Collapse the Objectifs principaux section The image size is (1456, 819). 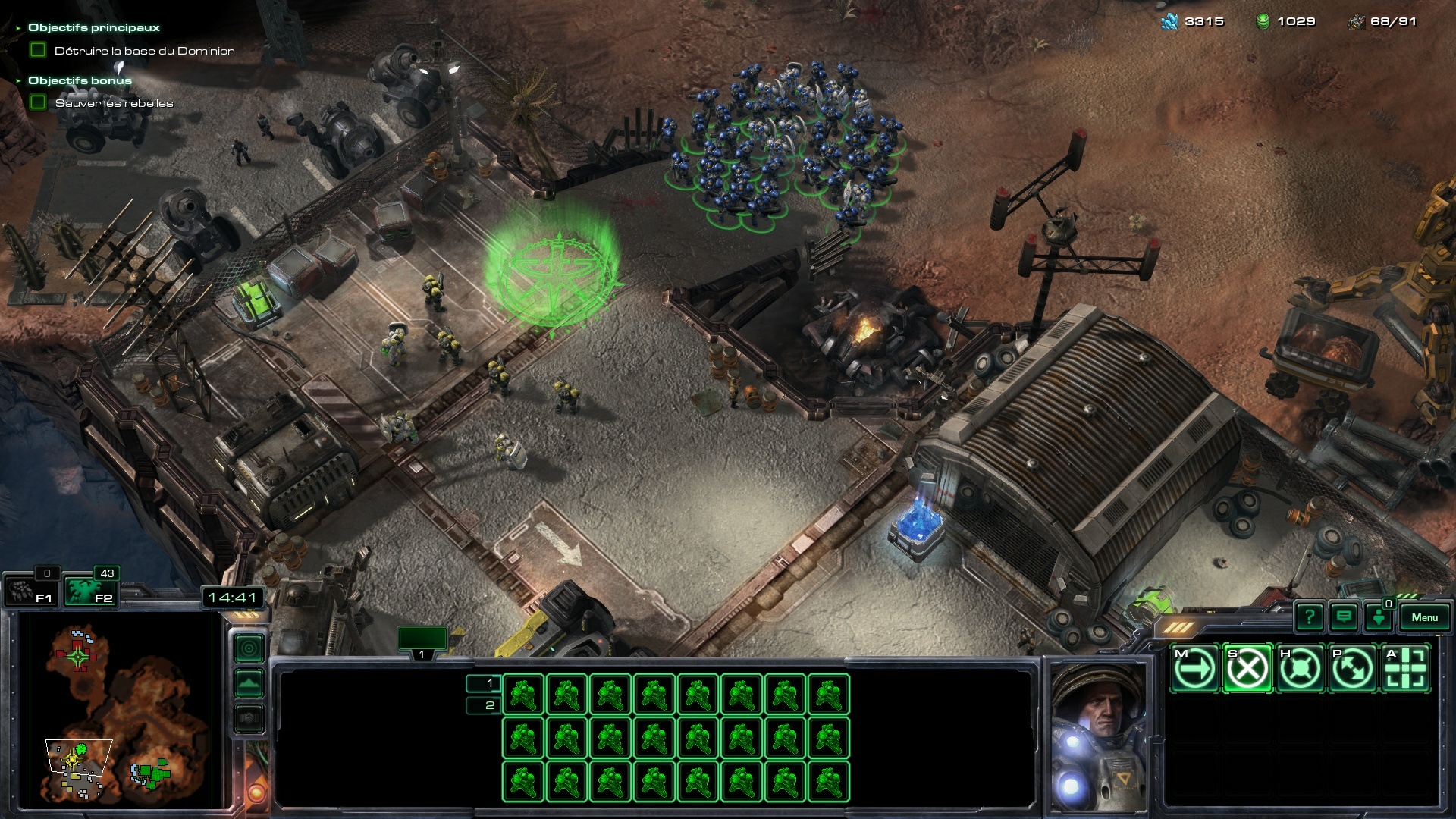[18, 28]
